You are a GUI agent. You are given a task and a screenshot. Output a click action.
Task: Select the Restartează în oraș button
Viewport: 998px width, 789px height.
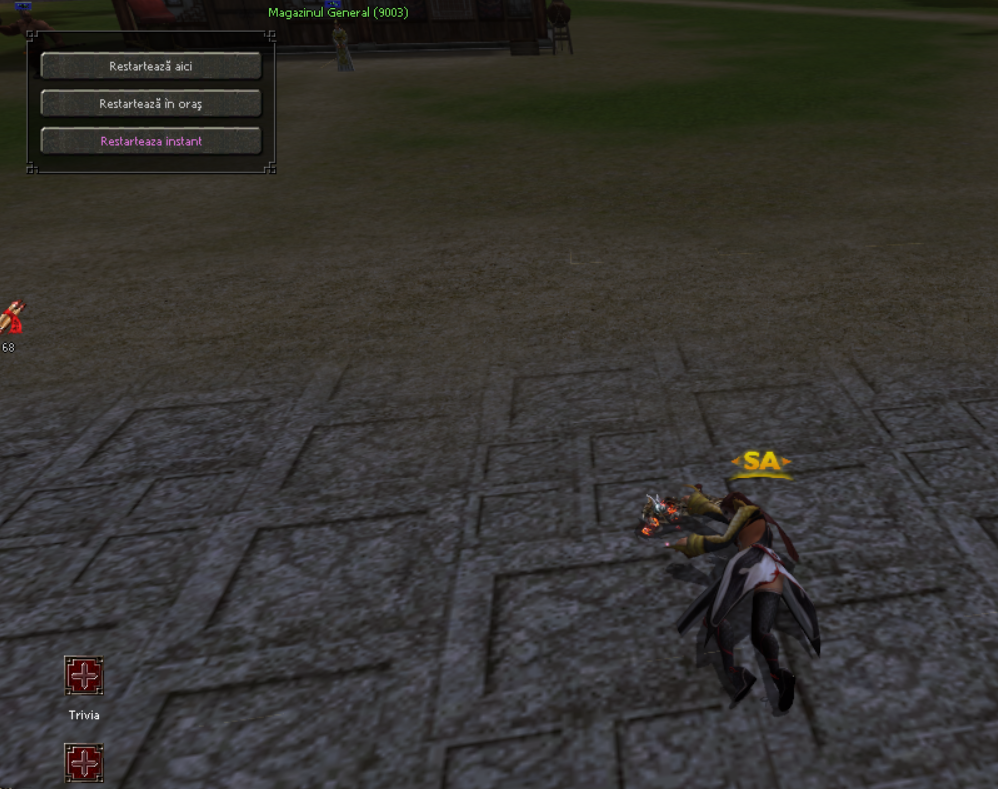coord(151,104)
